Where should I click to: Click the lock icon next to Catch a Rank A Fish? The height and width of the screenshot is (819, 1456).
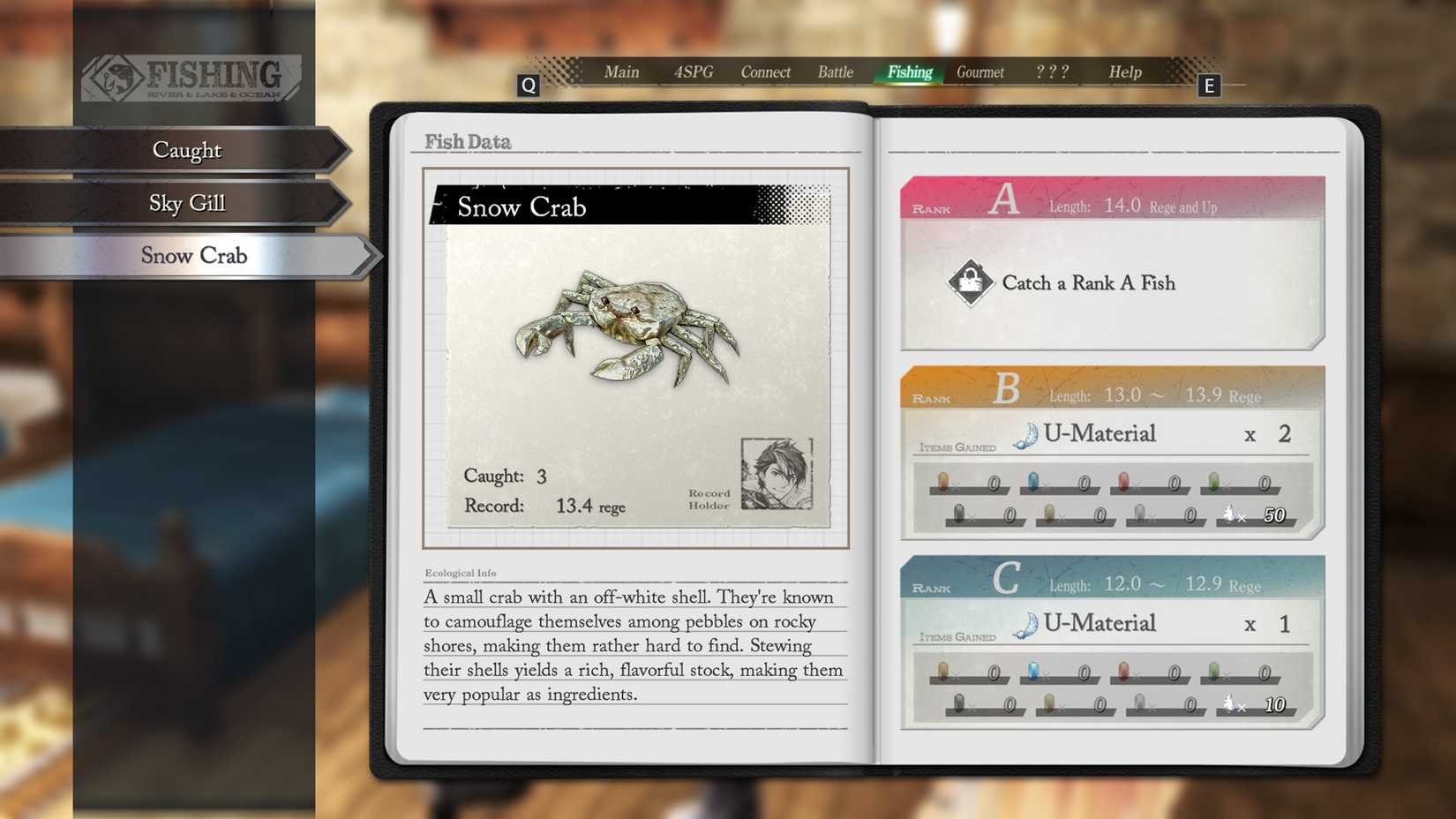[x=970, y=283]
